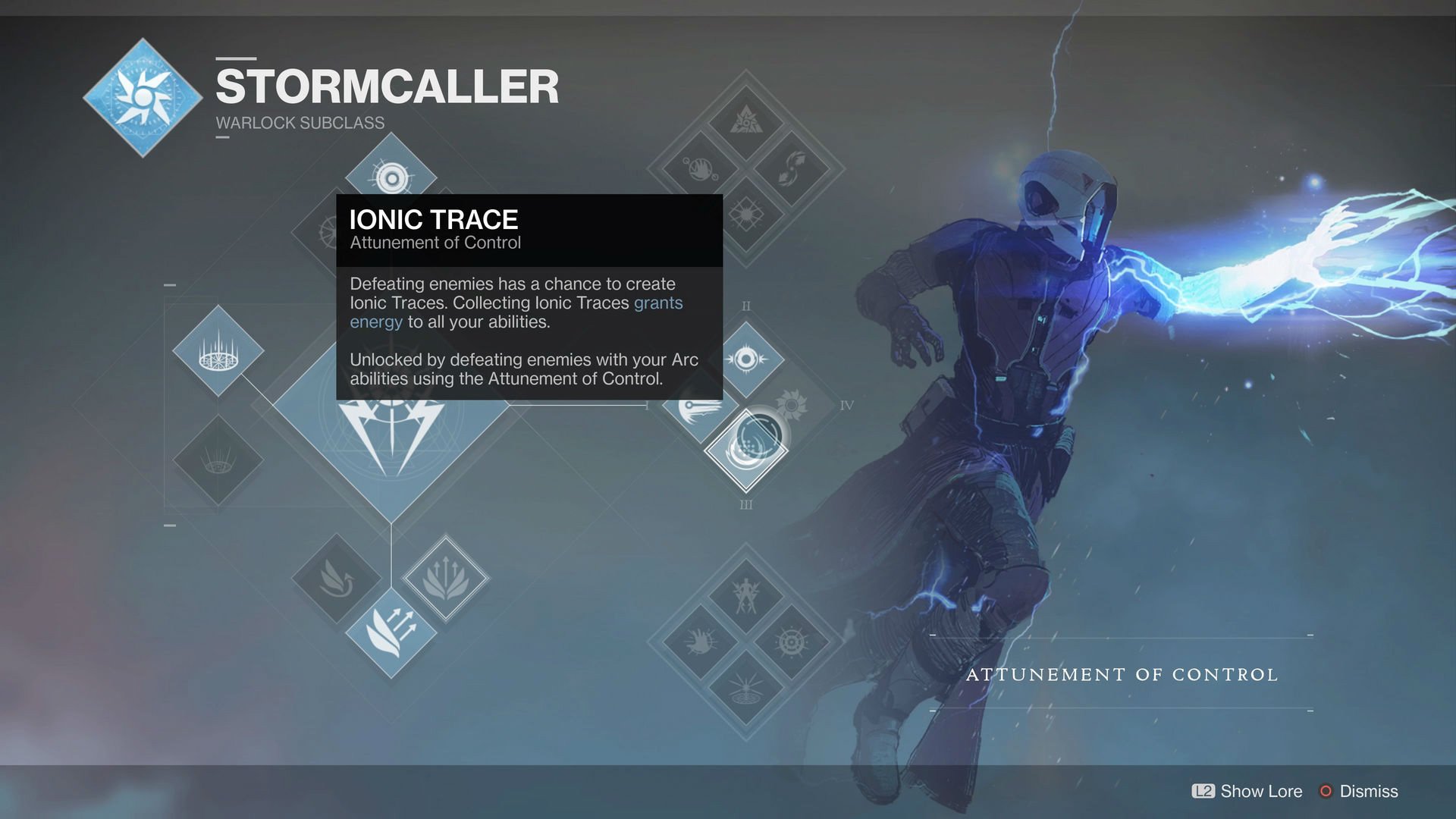1456x819 pixels.
Task: Select the grenade node above the tooltip
Action: tap(391, 177)
